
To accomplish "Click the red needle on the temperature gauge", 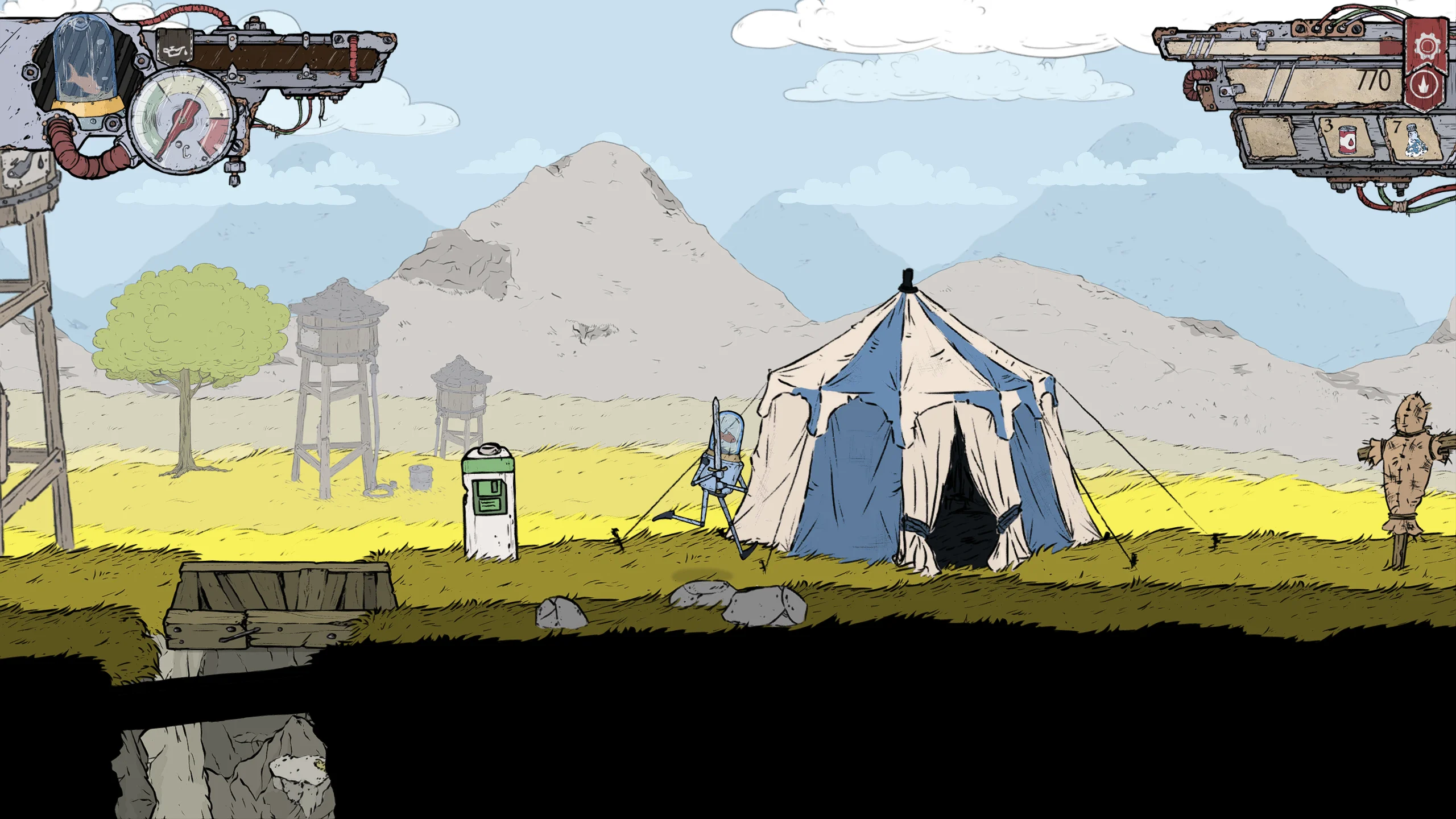I will coord(184,121).
